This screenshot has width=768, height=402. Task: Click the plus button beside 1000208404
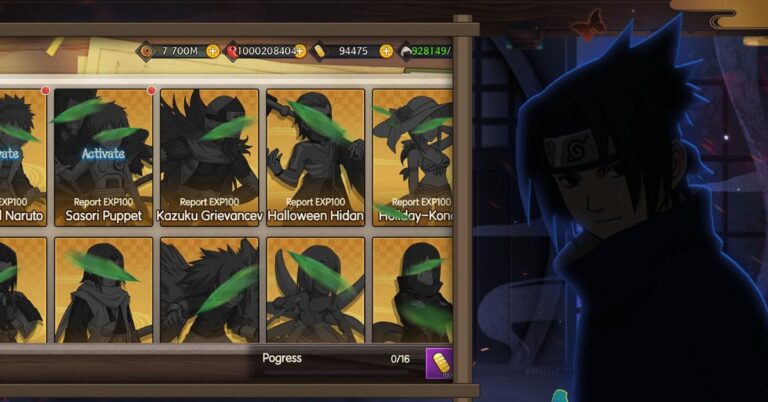pos(299,51)
